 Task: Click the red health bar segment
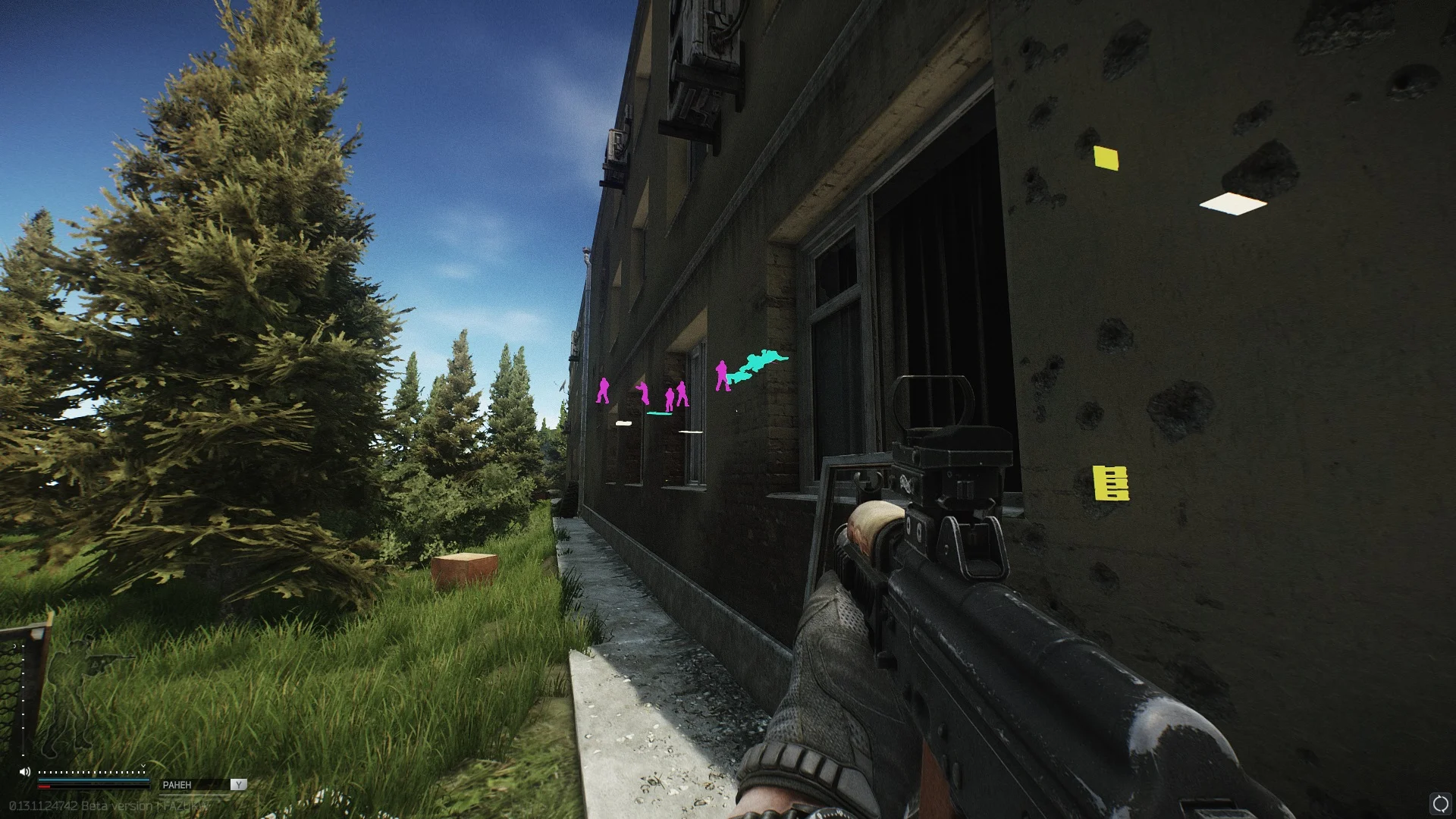(x=44, y=786)
